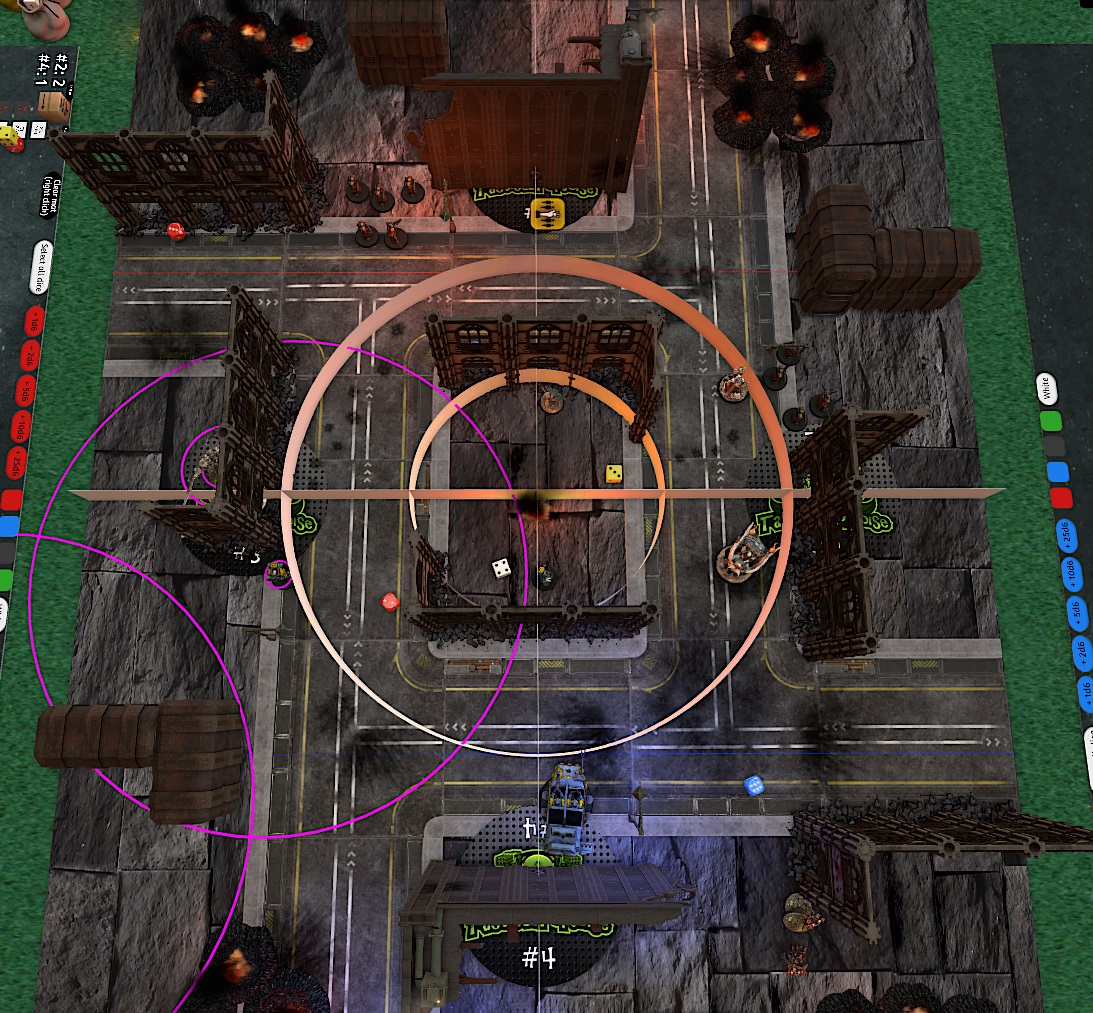Viewport: 1093px width, 1013px height.
Task: Pick the green color swatch on left mat
Action: coord(5,578)
